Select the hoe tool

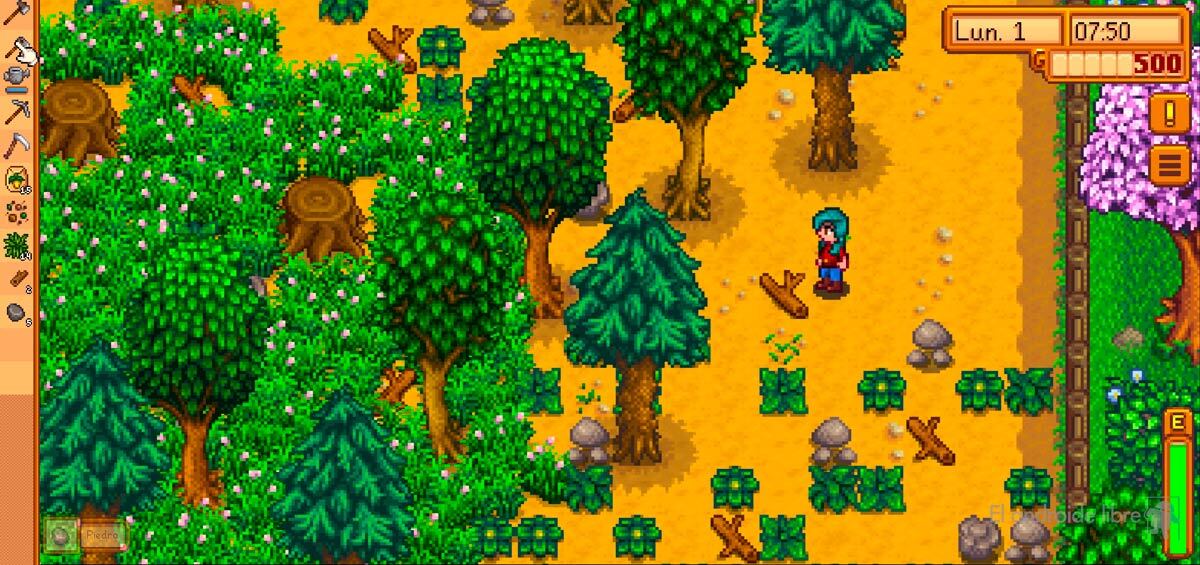pos(17,45)
